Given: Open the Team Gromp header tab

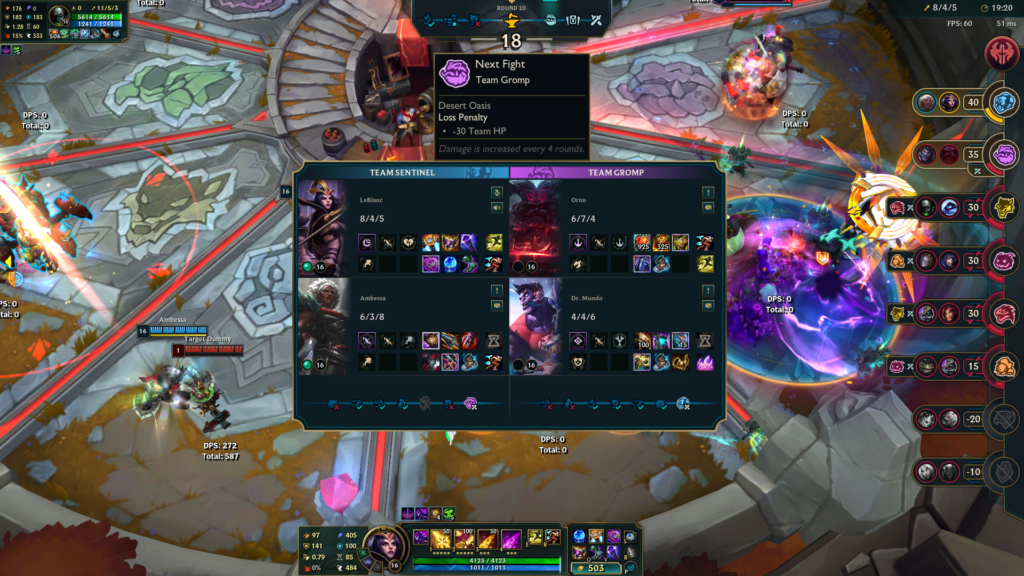Looking at the screenshot, I should coord(614,172).
